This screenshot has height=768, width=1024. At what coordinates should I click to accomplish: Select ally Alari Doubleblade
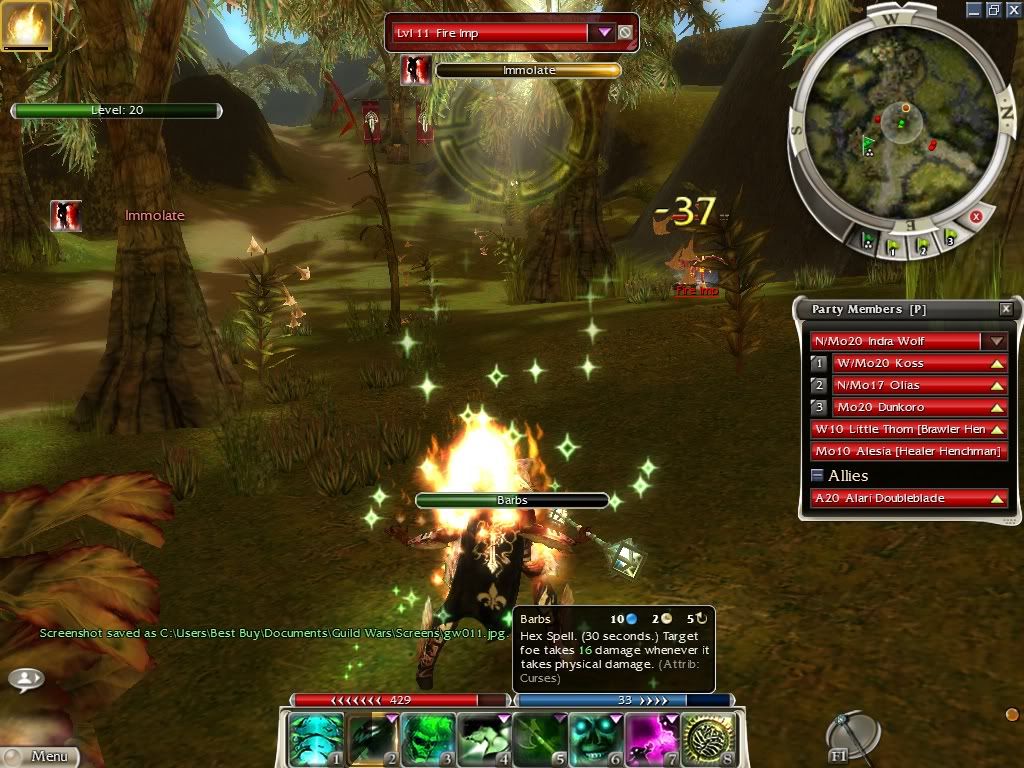coord(908,498)
